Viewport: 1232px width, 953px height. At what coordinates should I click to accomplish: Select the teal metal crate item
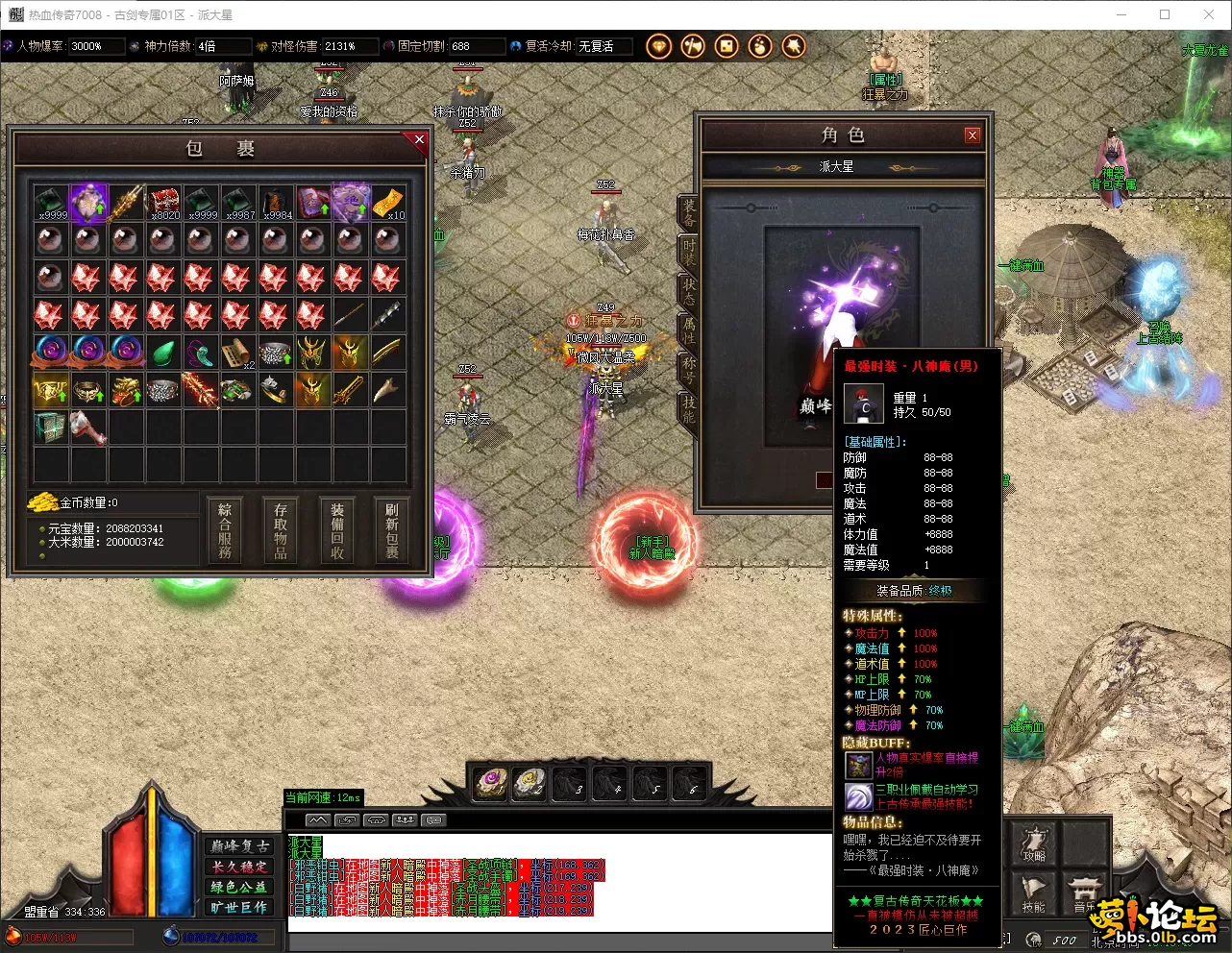(50, 428)
